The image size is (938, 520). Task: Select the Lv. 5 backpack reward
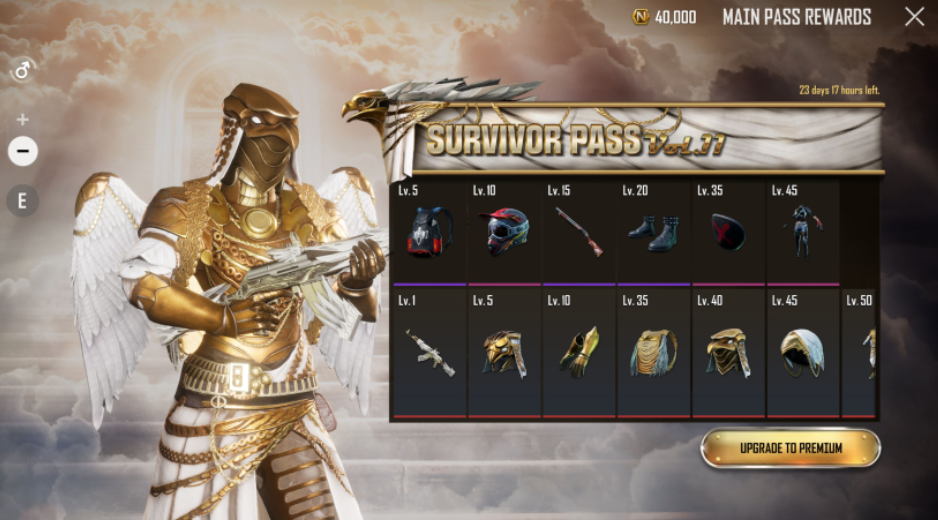[x=431, y=231]
